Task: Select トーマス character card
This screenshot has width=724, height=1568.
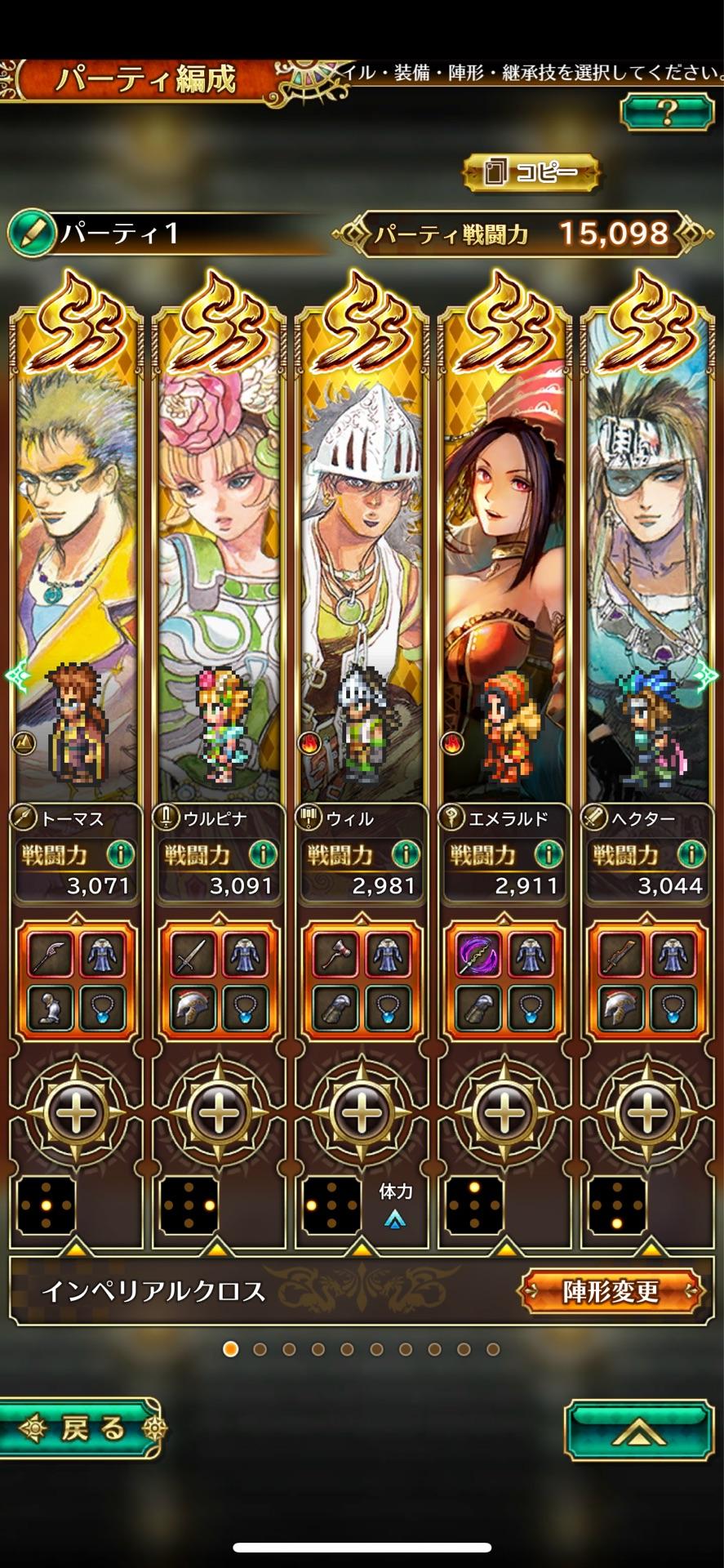Action: [76, 572]
